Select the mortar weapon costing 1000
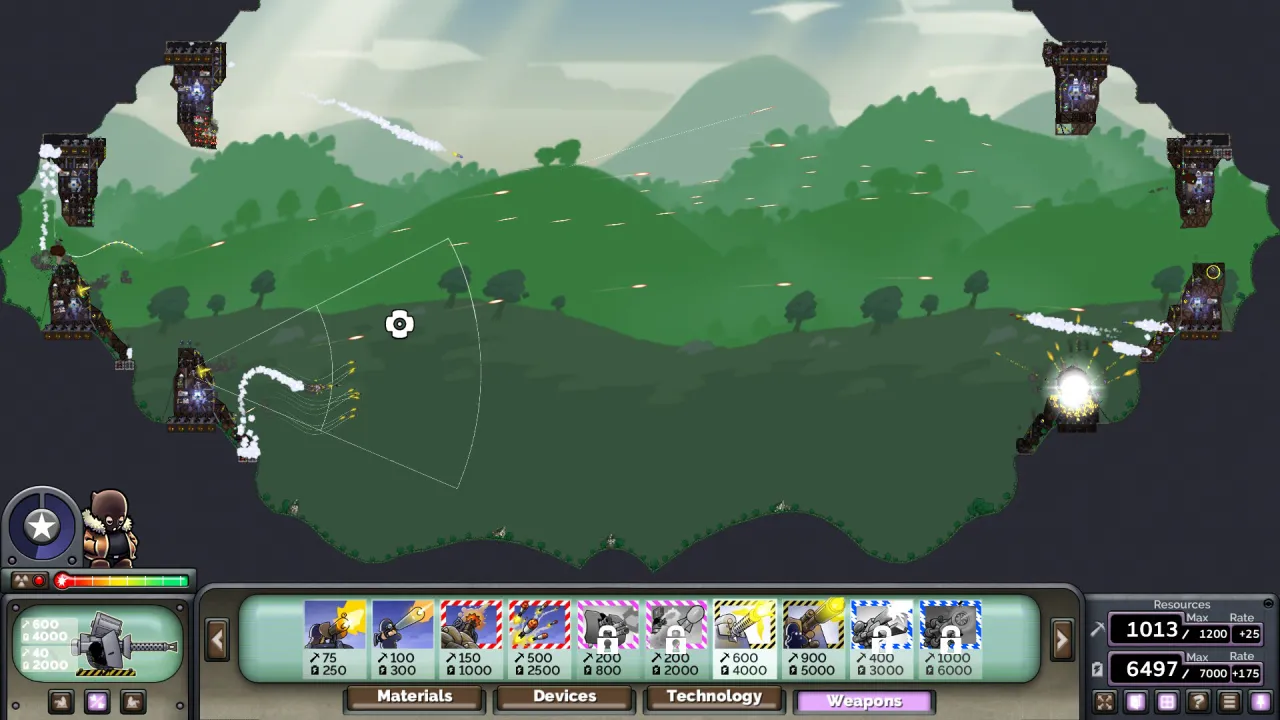 (x=471, y=630)
